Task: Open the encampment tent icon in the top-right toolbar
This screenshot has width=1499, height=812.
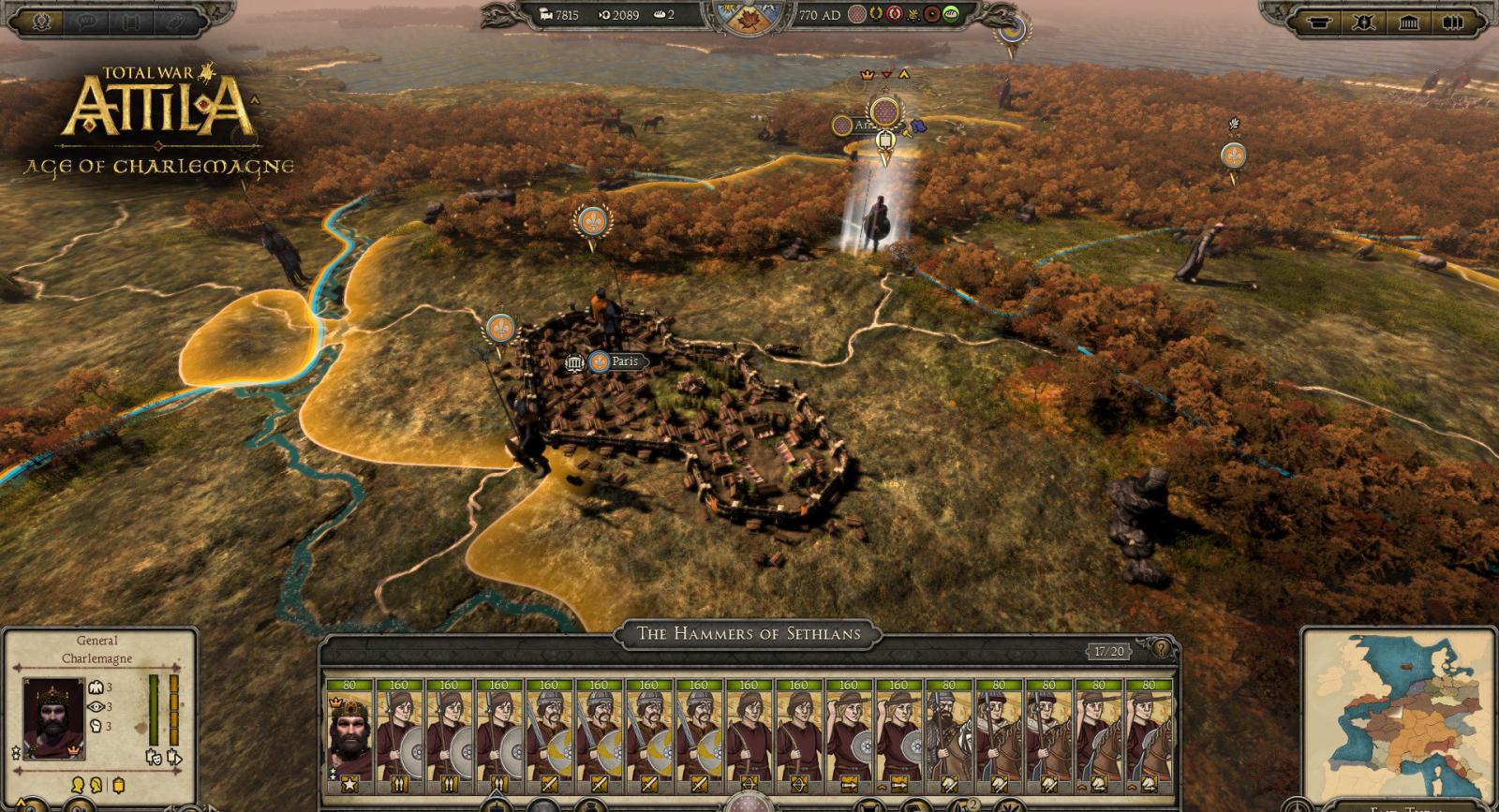Action: [x=1321, y=20]
